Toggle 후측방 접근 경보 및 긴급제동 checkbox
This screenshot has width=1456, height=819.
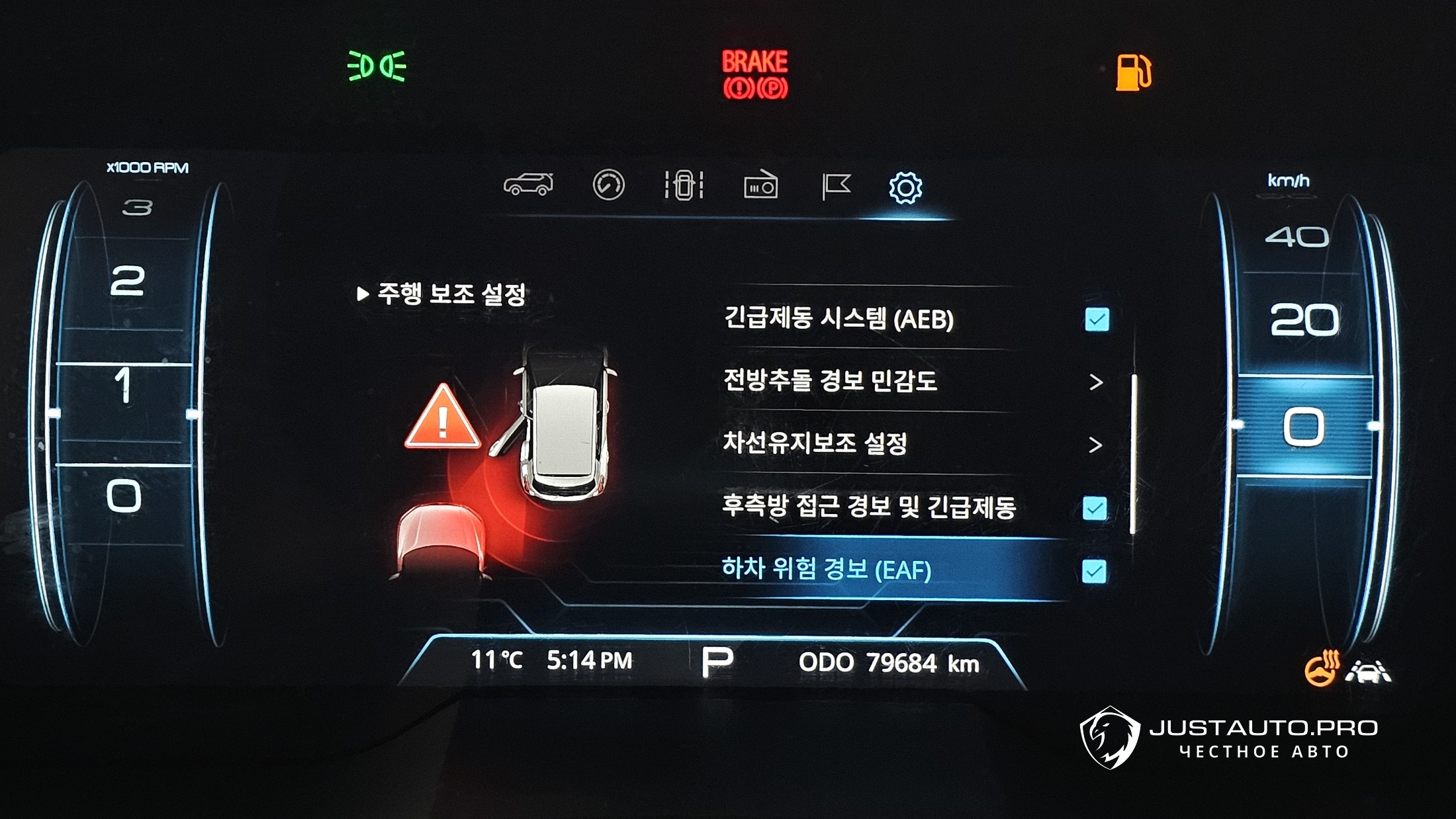click(1095, 508)
